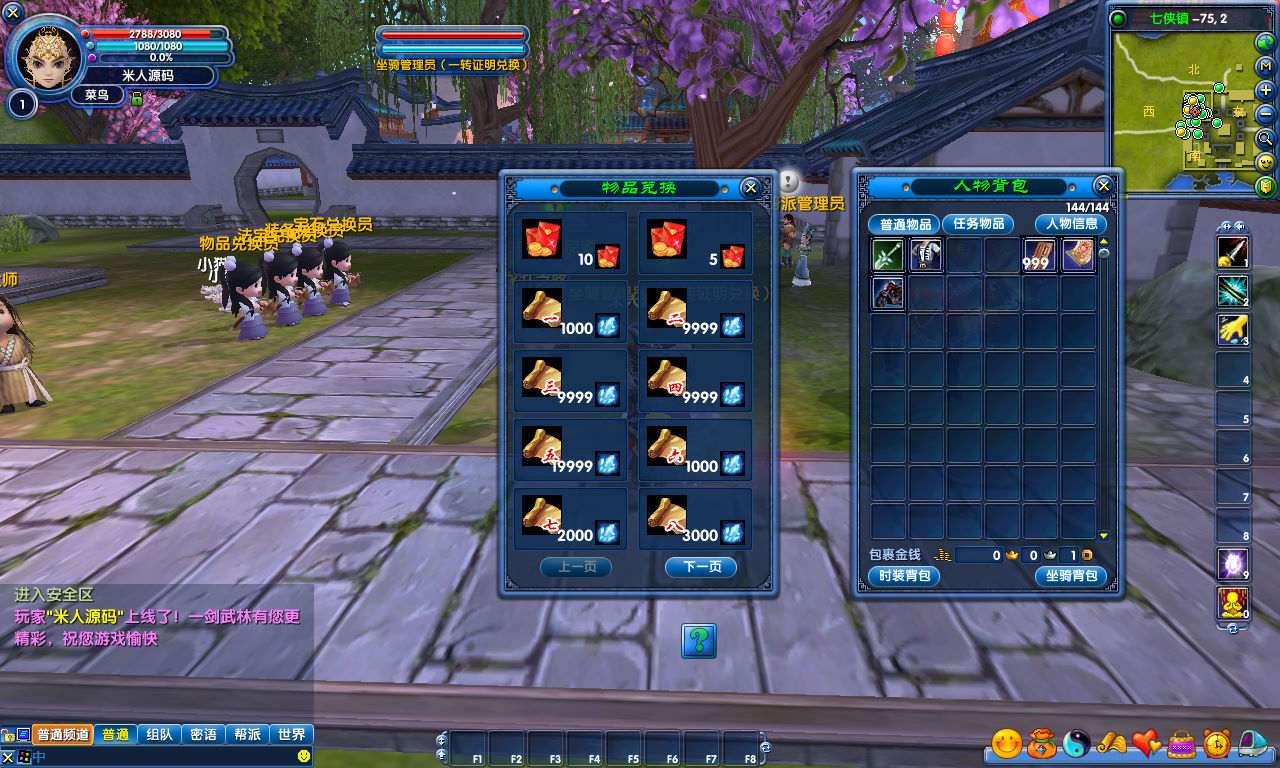Close the 物品兑换 exchange window
The width and height of the screenshot is (1280, 768).
(x=750, y=188)
